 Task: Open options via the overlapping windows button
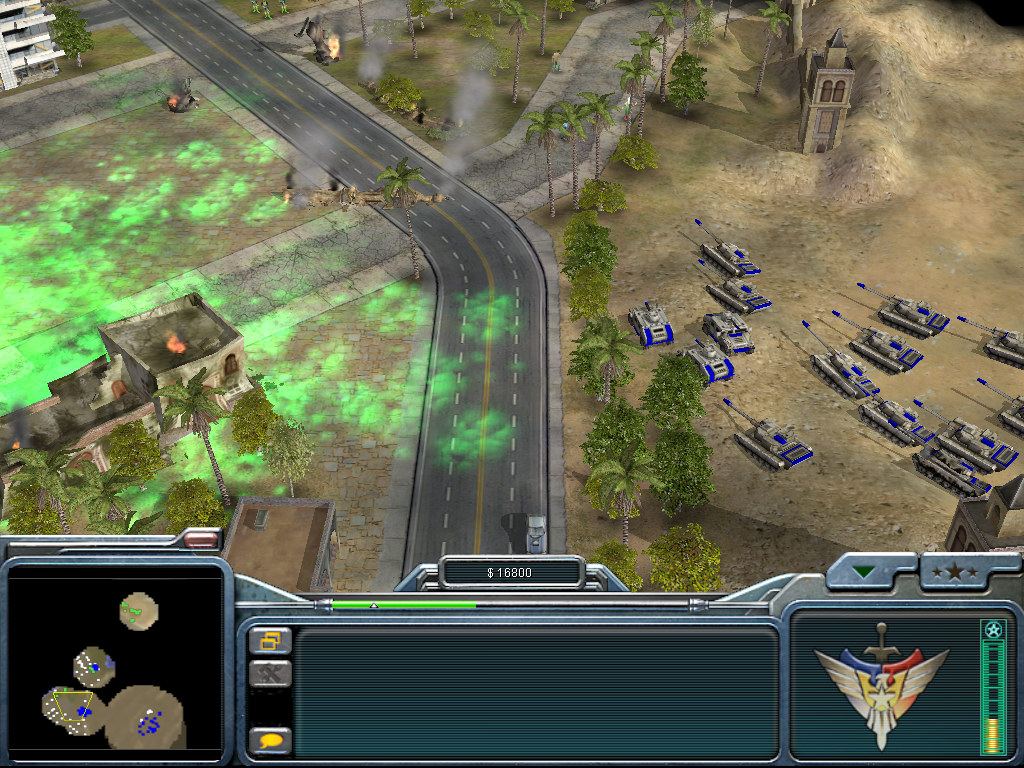(x=270, y=640)
